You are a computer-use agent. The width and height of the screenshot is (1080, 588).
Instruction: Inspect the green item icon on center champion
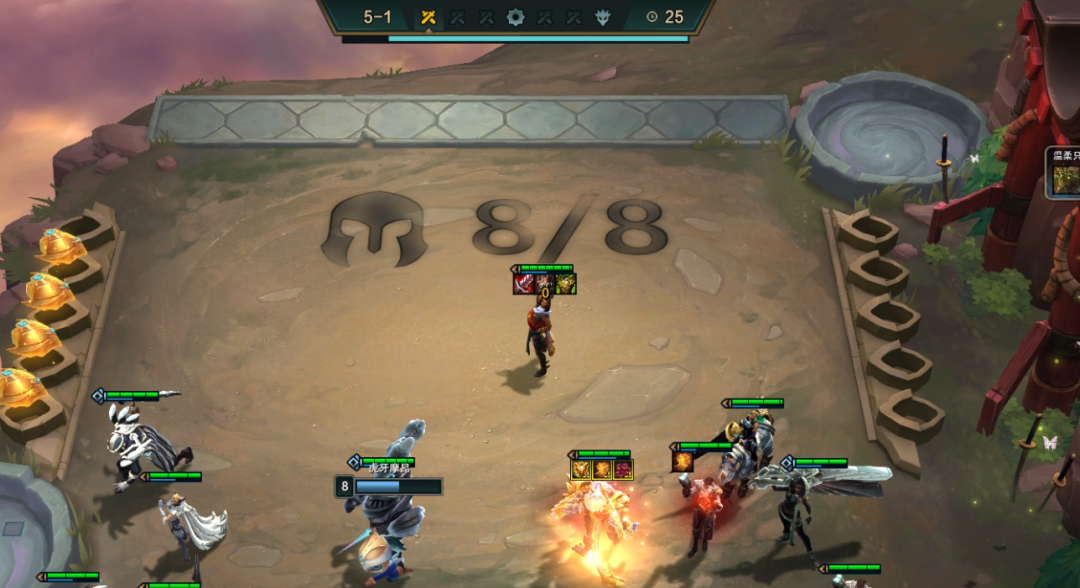566,284
